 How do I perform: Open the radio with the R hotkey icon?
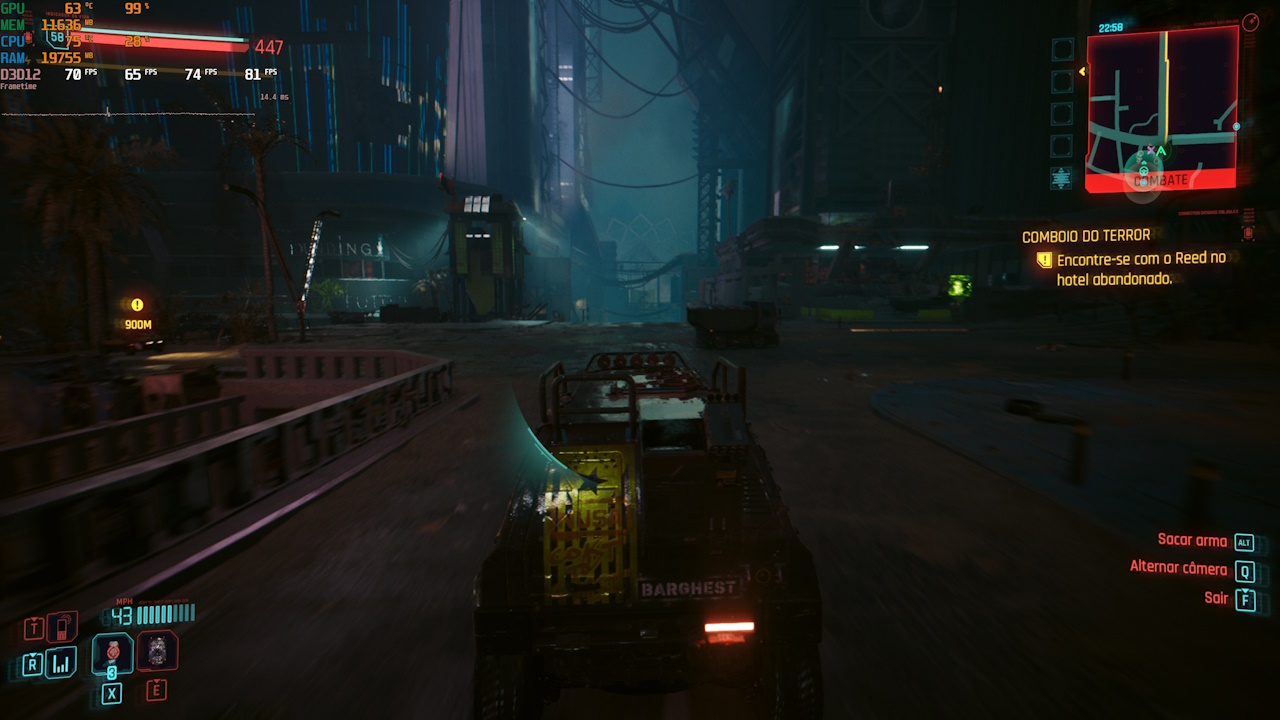coord(33,663)
